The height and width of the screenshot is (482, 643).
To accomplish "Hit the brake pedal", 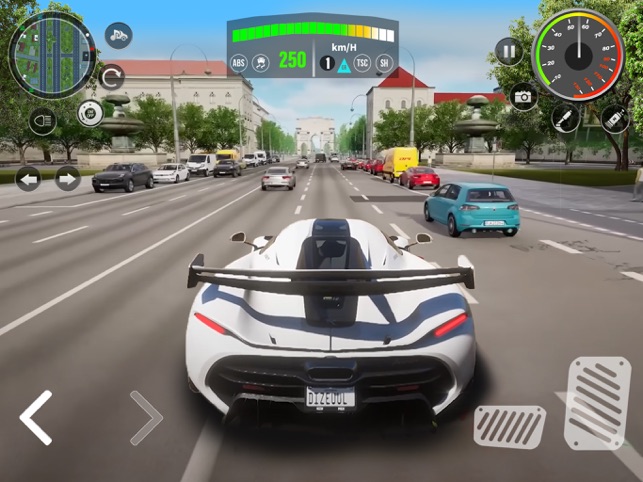I will click(509, 427).
